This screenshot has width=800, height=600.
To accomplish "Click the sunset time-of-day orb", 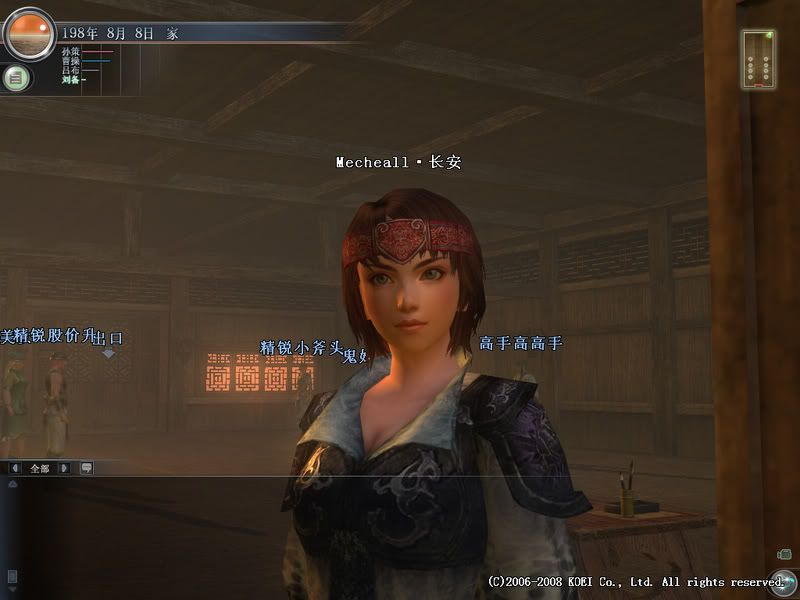I will (x=28, y=34).
